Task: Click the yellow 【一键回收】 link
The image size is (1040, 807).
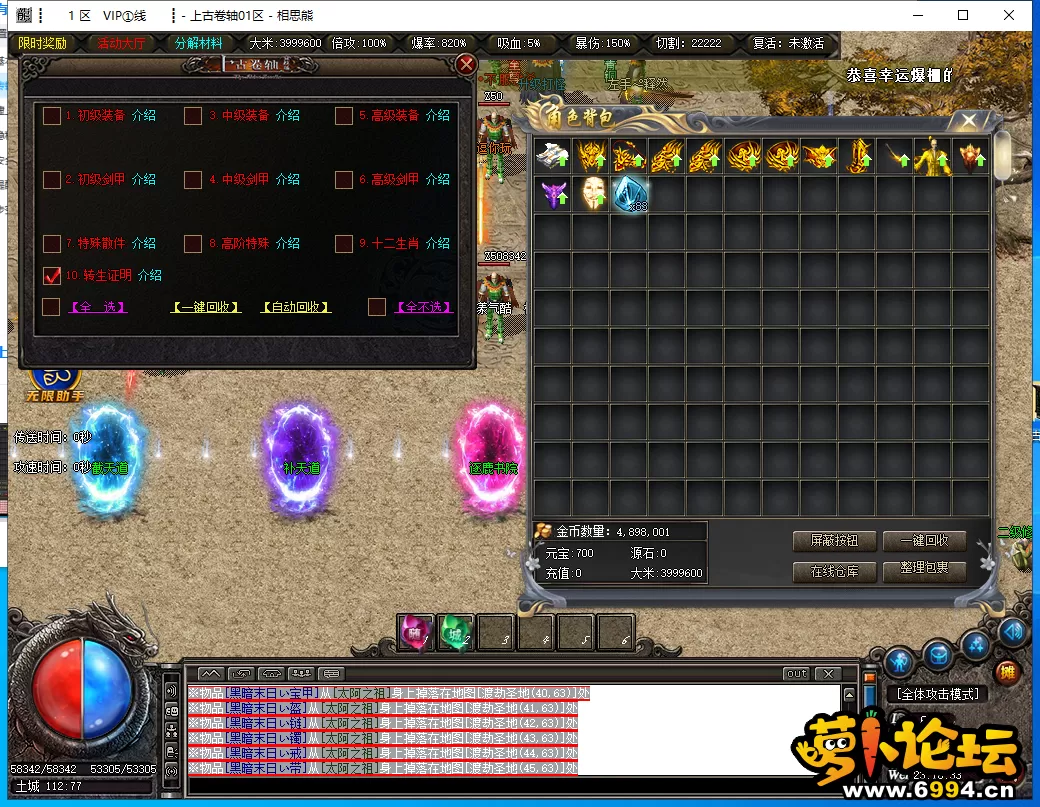Action: (206, 308)
